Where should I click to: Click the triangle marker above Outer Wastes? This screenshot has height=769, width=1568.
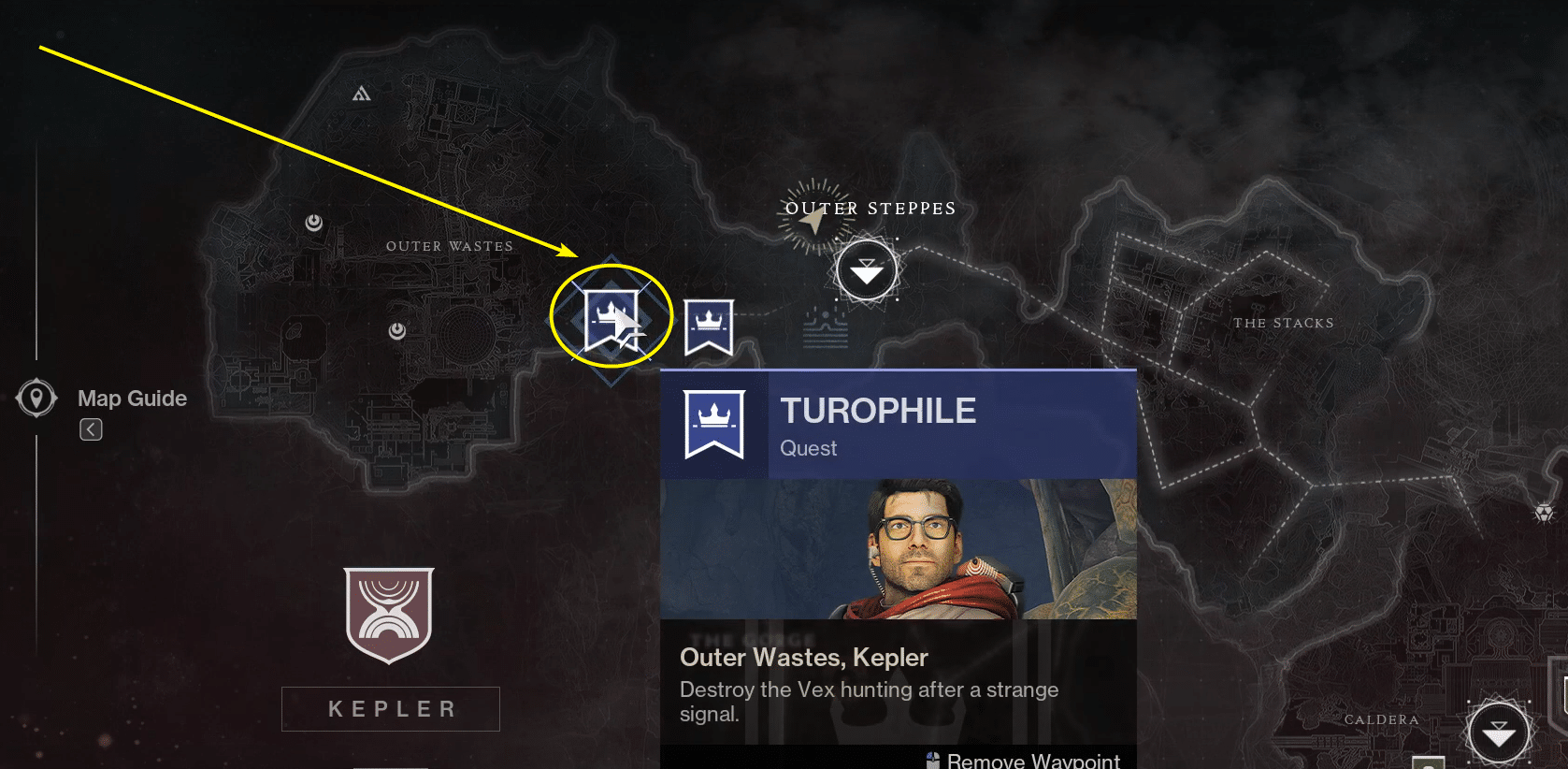point(361,94)
